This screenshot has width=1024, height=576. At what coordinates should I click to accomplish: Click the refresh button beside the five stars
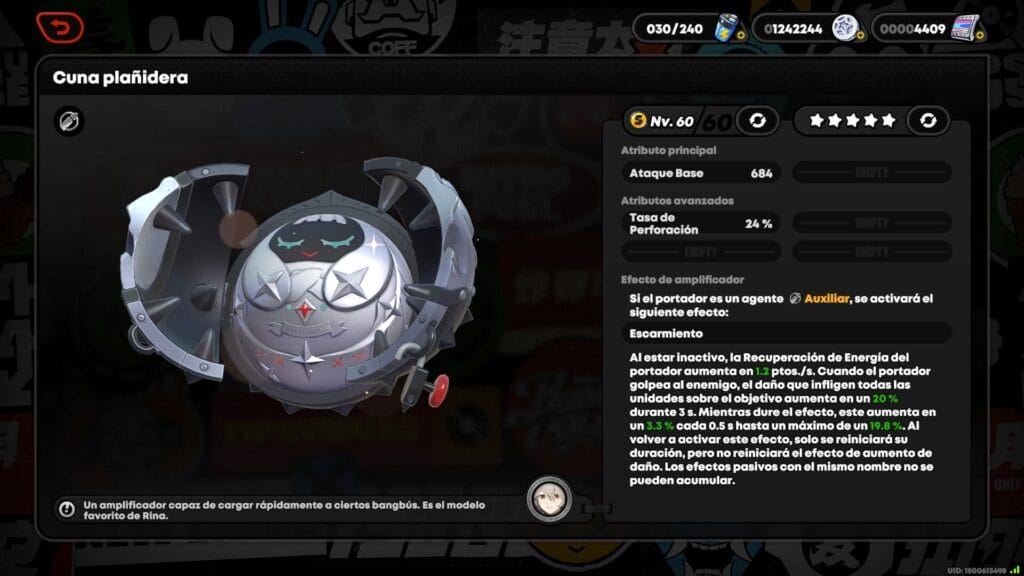coord(928,121)
